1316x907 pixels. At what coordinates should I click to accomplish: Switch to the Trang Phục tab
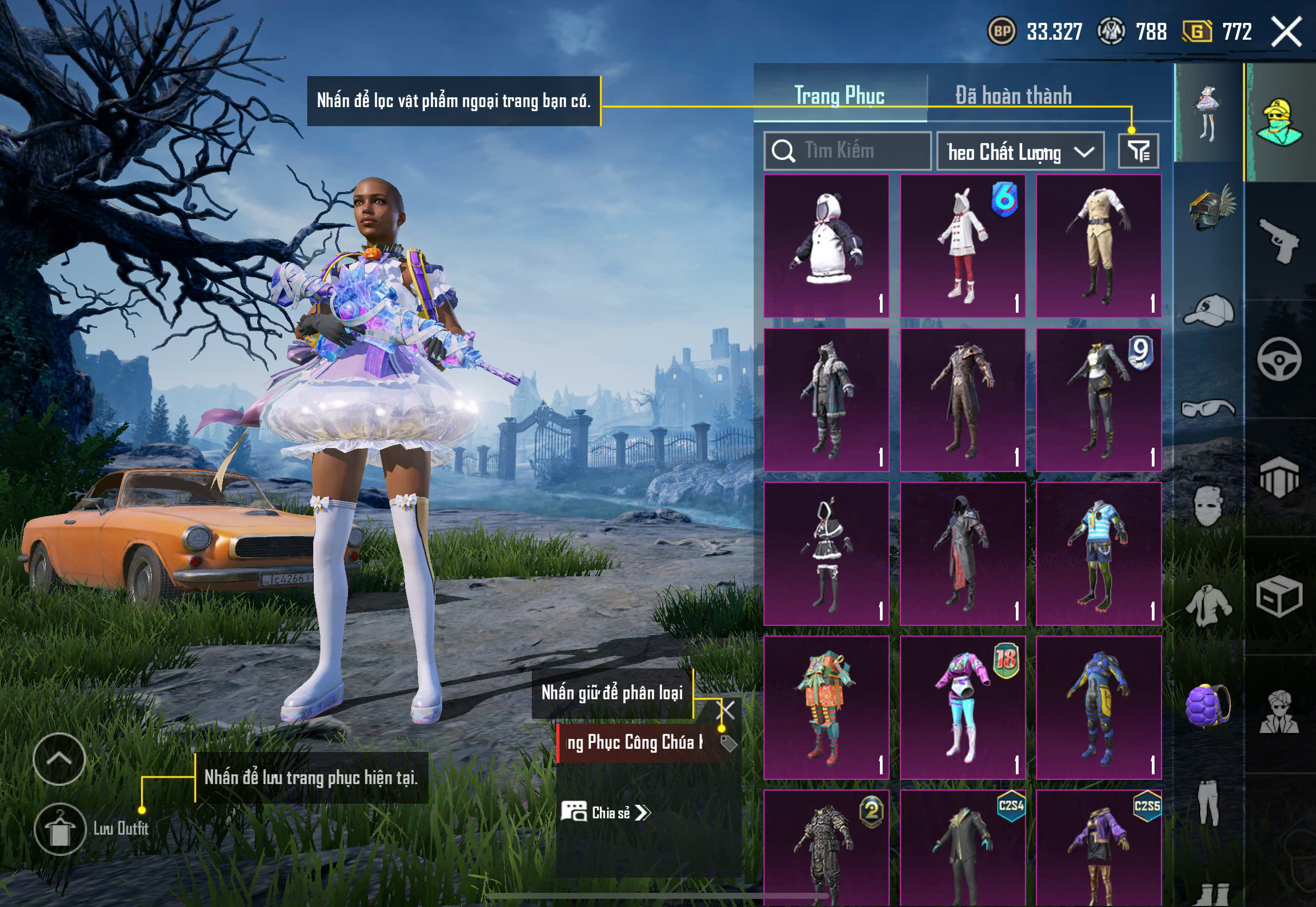(839, 96)
